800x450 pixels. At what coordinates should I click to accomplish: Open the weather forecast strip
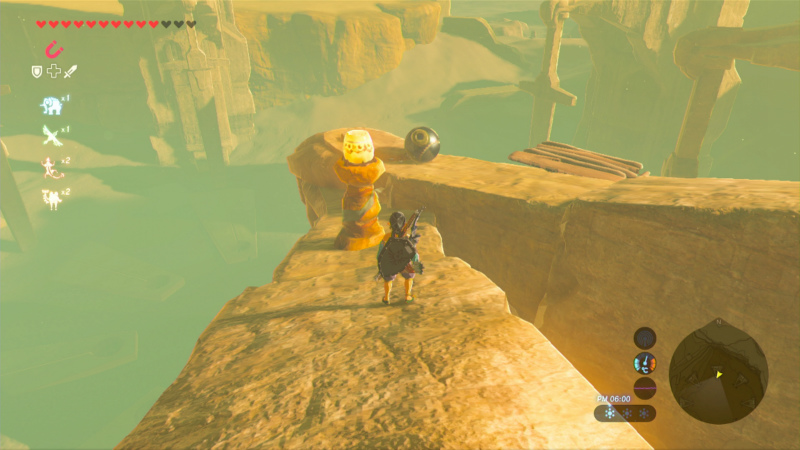point(626,413)
